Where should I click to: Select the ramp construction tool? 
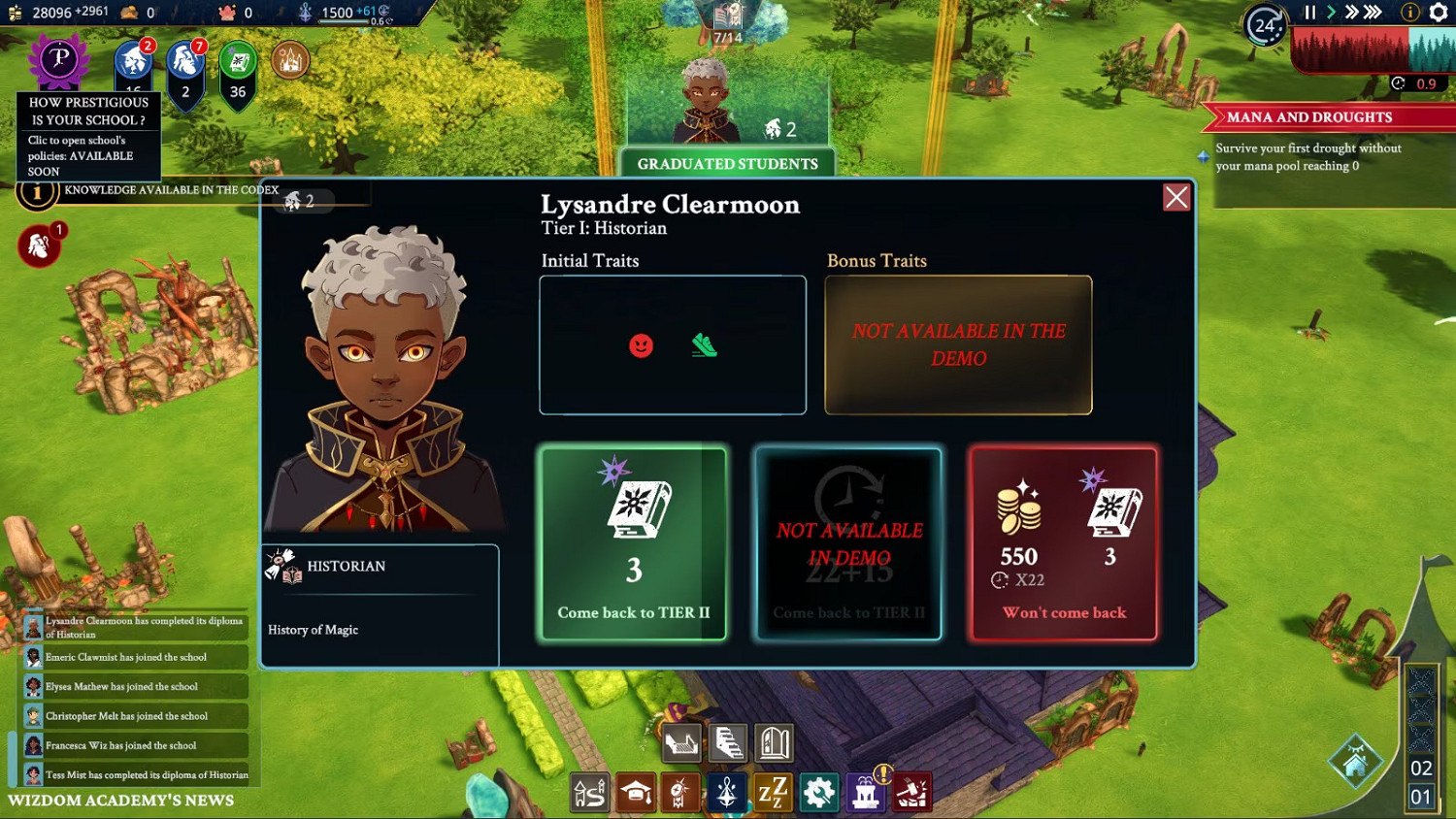click(x=681, y=743)
